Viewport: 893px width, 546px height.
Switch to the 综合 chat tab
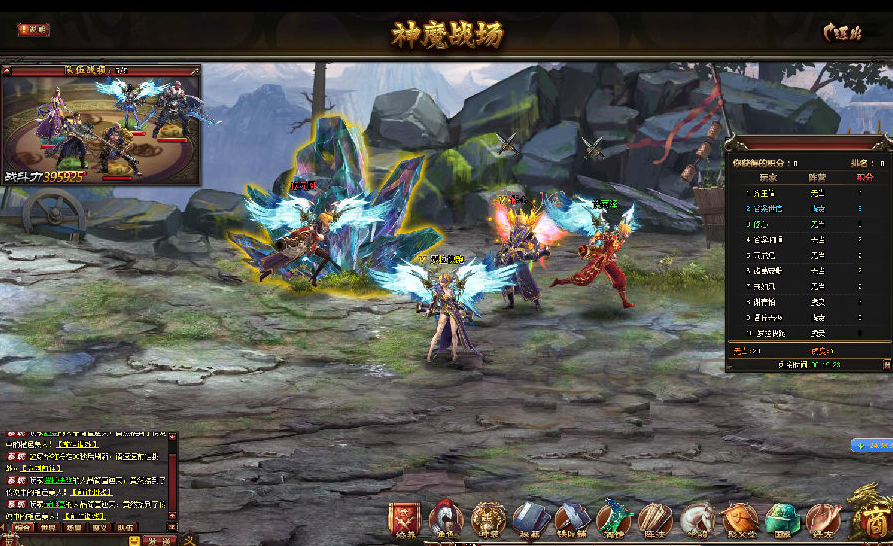(22, 527)
